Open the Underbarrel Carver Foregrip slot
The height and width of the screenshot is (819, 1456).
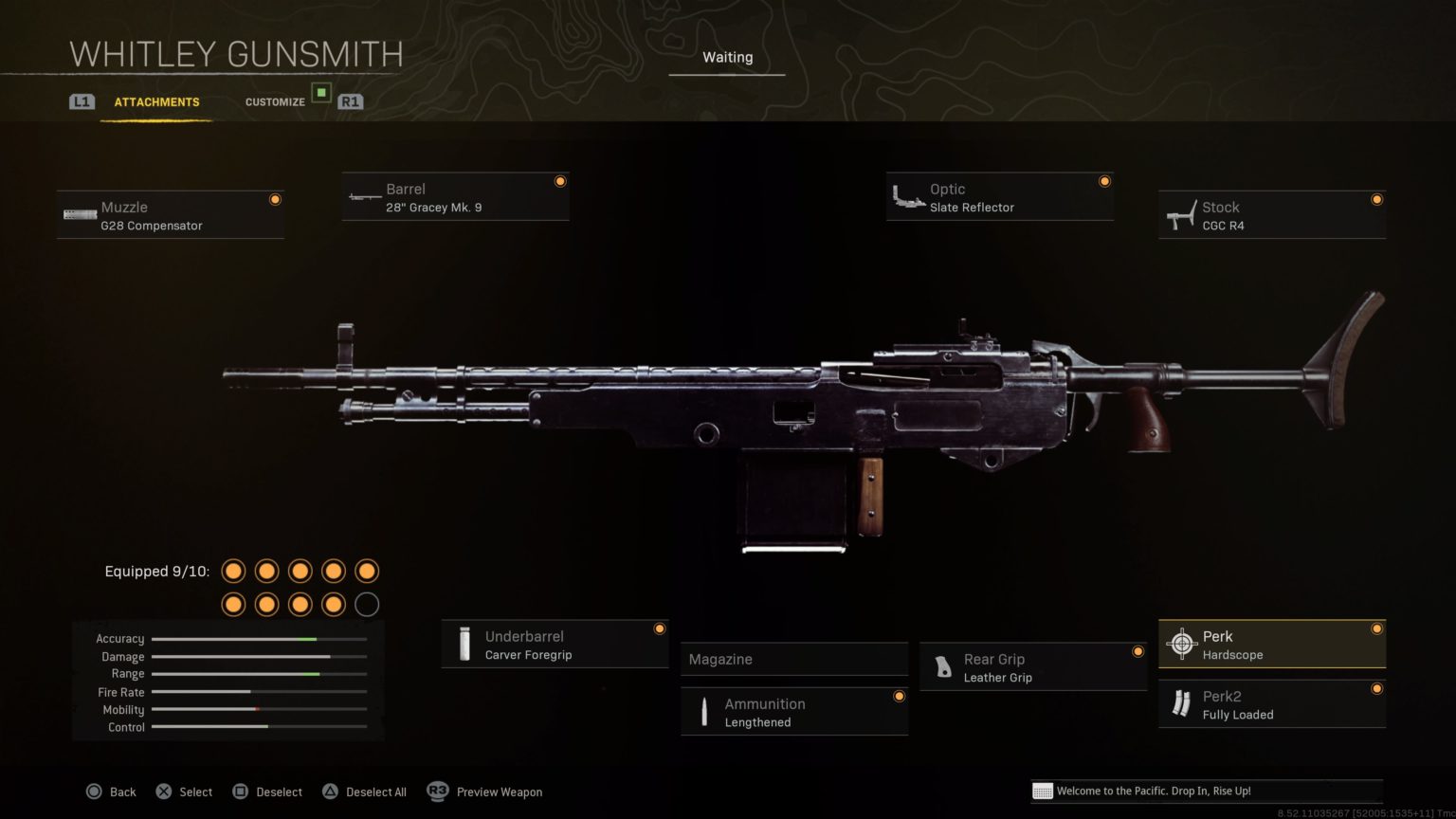pos(555,645)
